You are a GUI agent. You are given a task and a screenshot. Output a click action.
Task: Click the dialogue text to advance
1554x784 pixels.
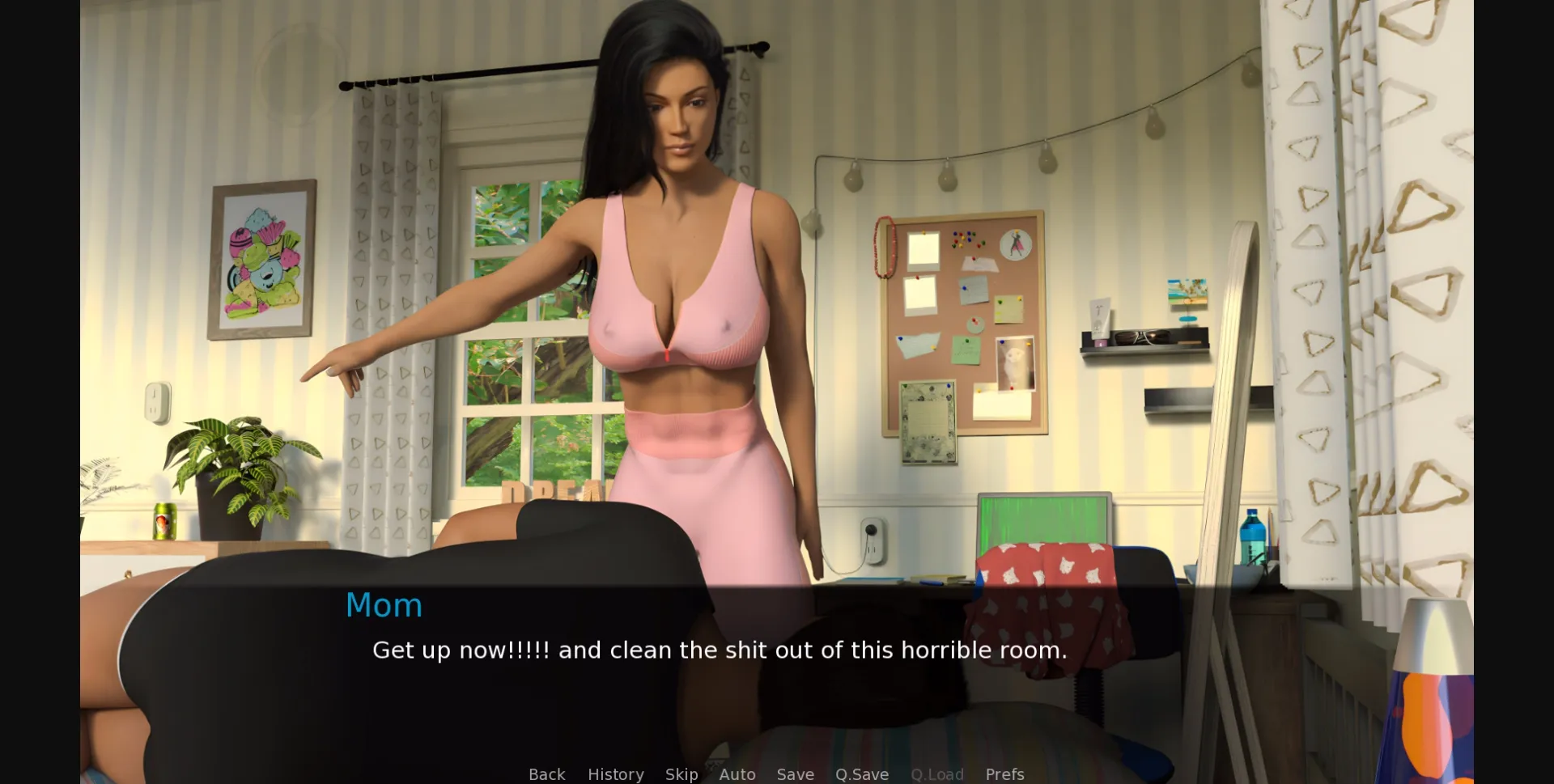(719, 650)
